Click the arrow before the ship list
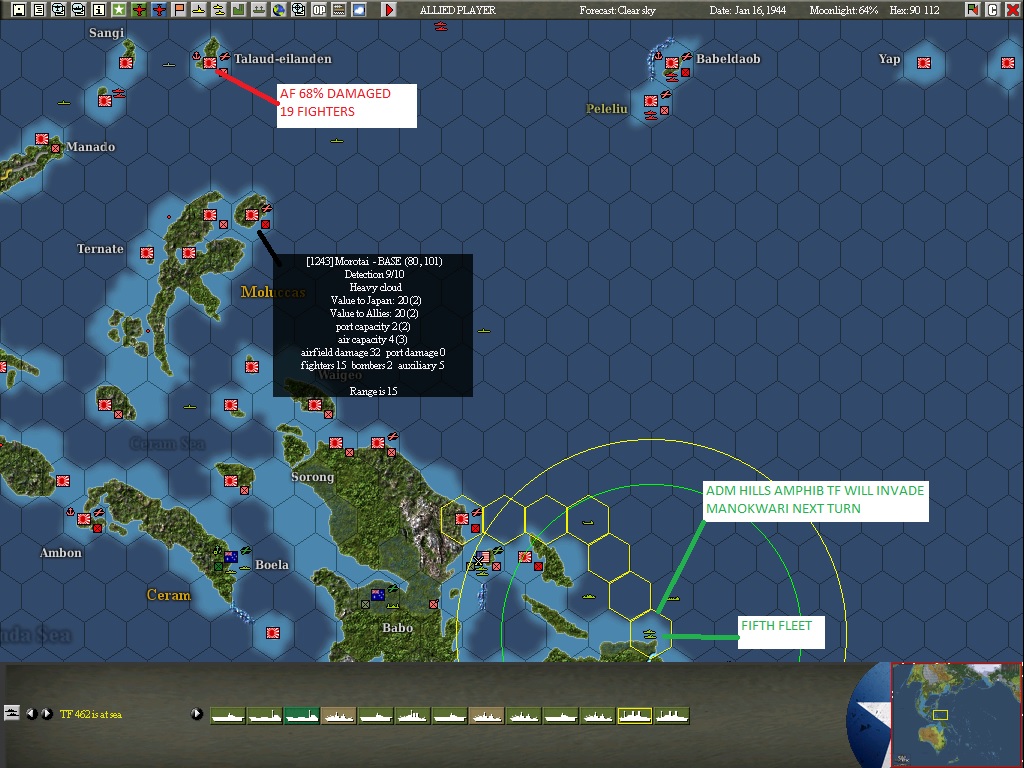Image resolution: width=1032 pixels, height=768 pixels. tap(197, 714)
